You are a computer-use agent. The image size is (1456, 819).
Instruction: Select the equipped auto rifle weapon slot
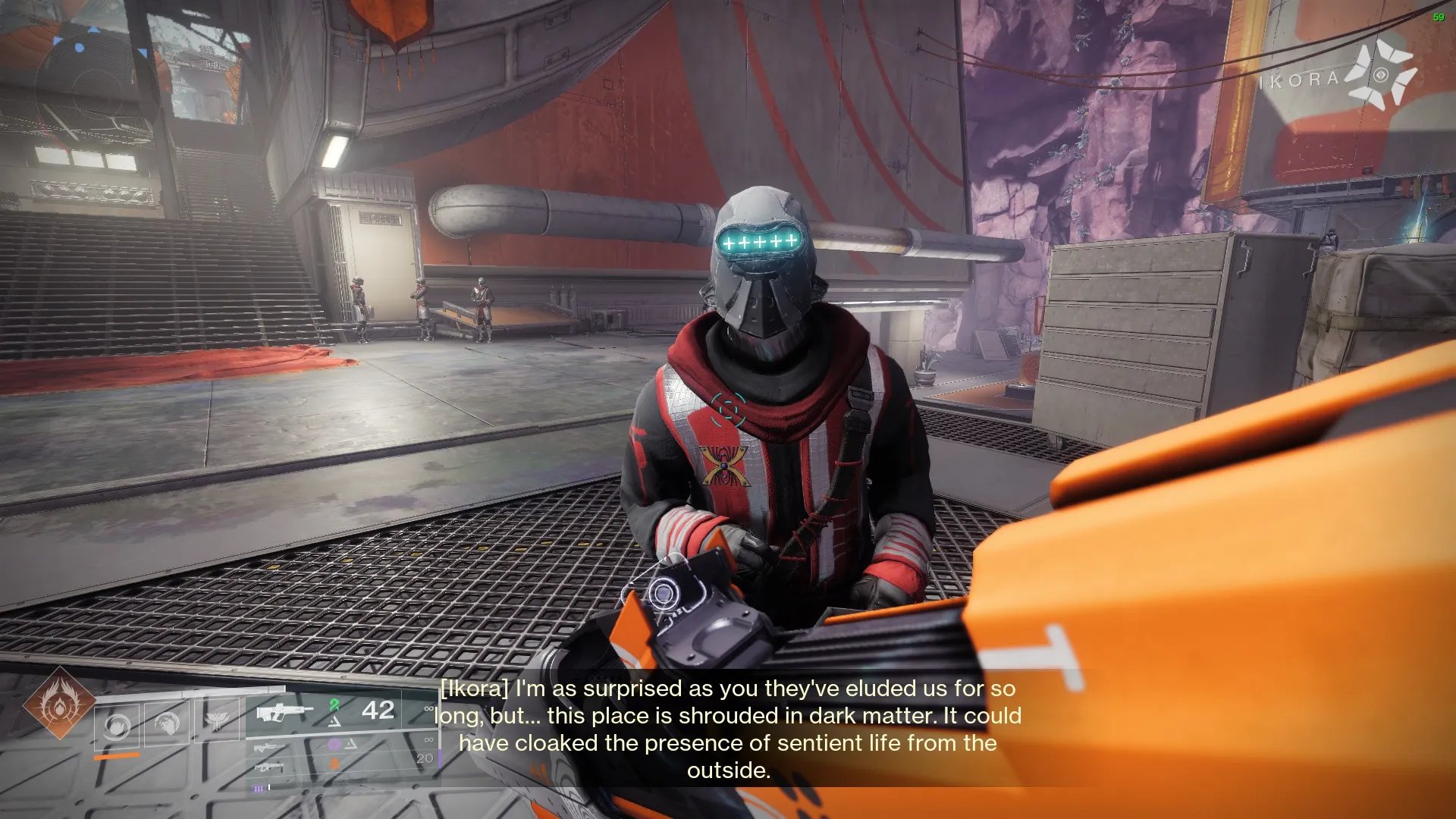click(284, 713)
